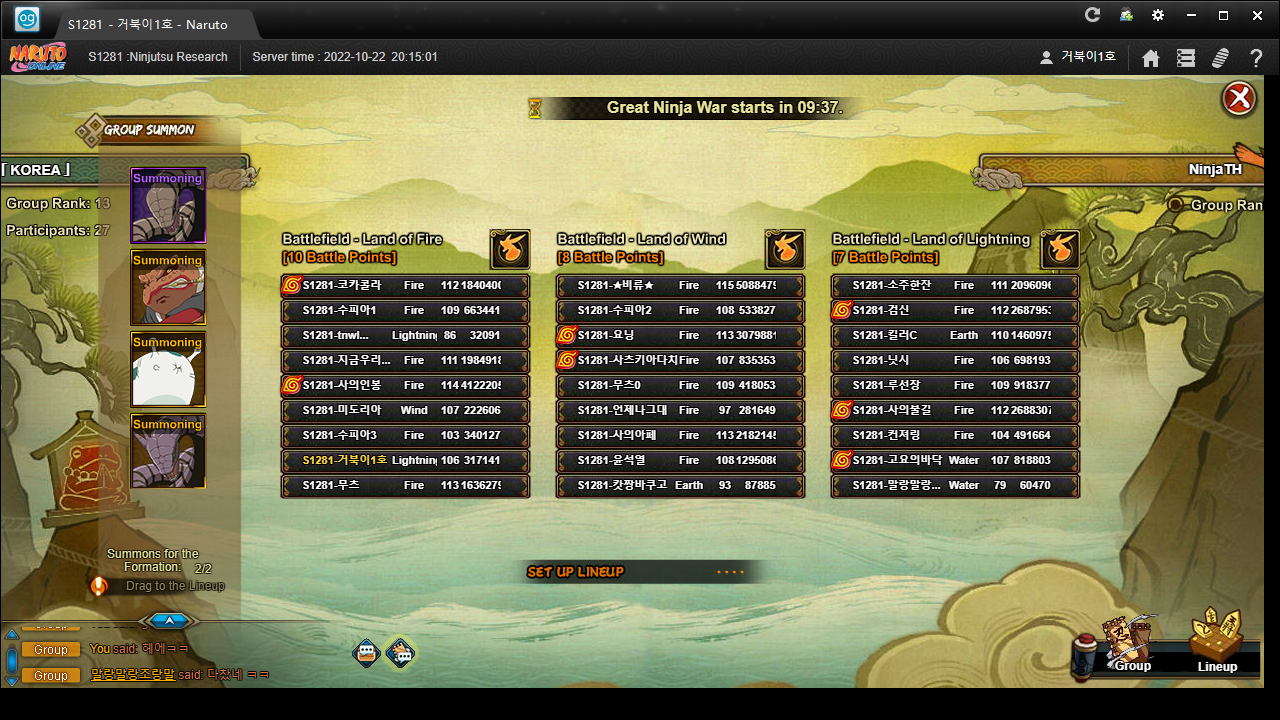Open the launcher settings gear

(x=1158, y=15)
